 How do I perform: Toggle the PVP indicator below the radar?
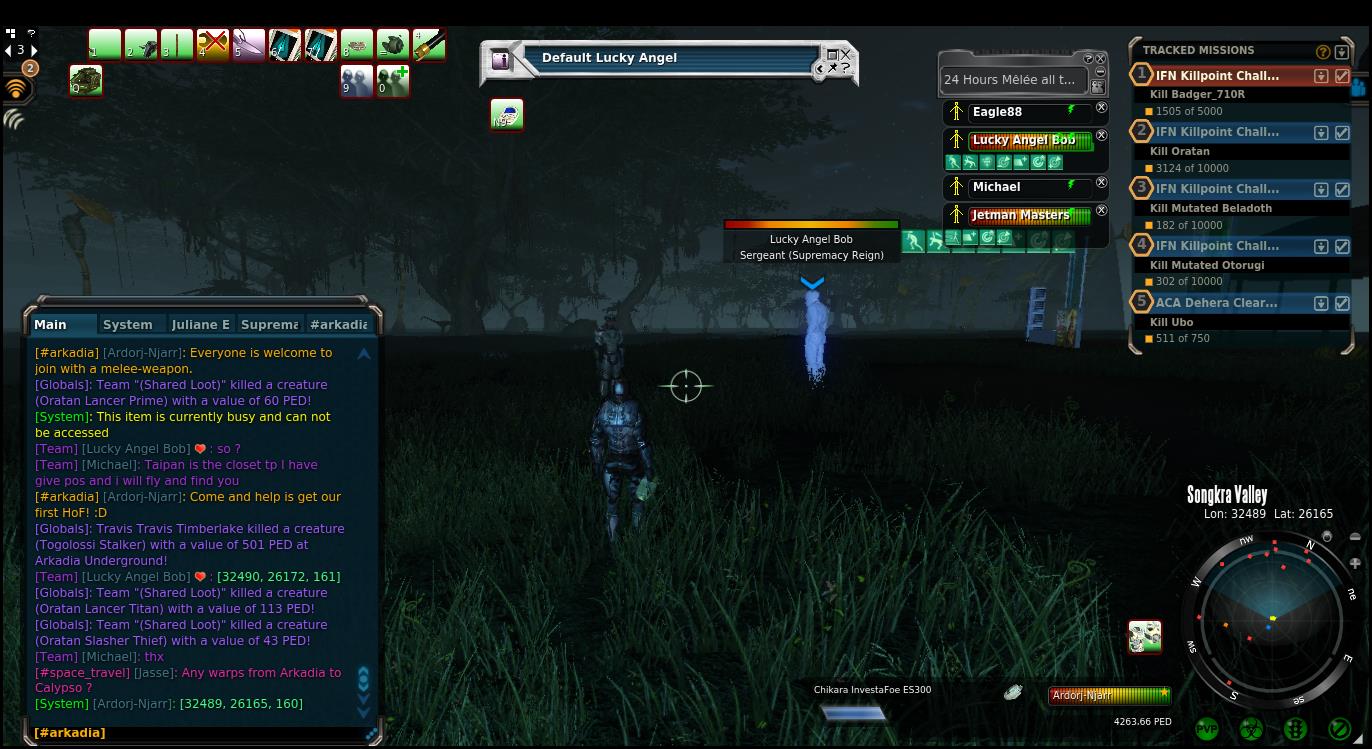tap(1207, 729)
